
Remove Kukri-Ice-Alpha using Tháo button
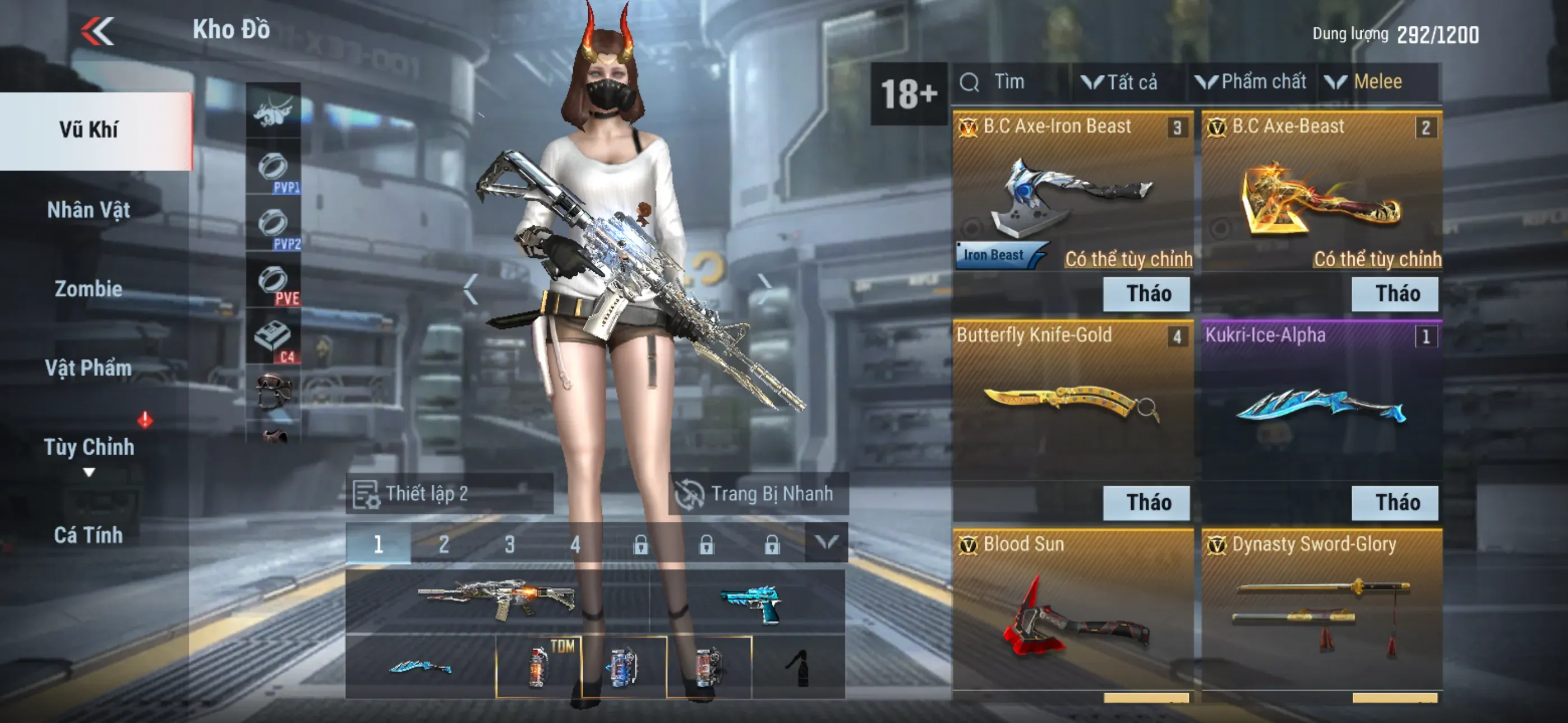[1395, 503]
